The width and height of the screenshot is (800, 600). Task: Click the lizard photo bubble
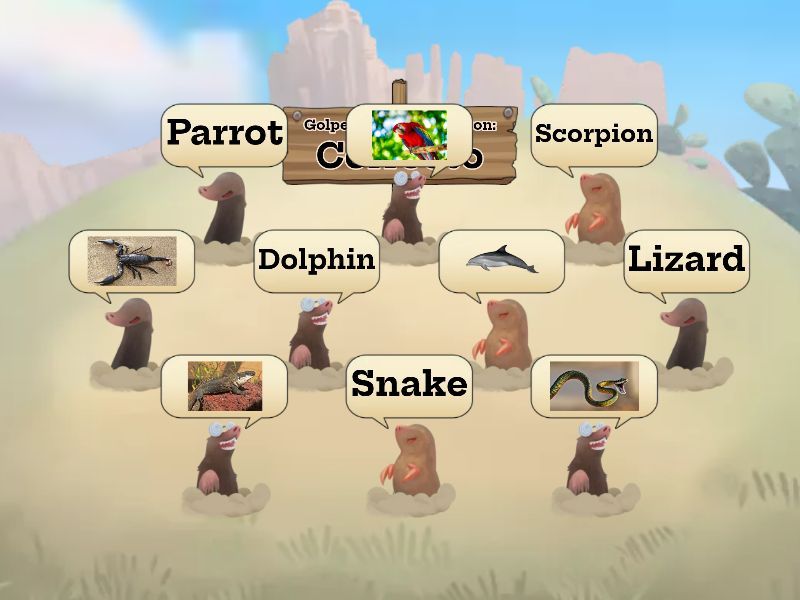point(224,385)
